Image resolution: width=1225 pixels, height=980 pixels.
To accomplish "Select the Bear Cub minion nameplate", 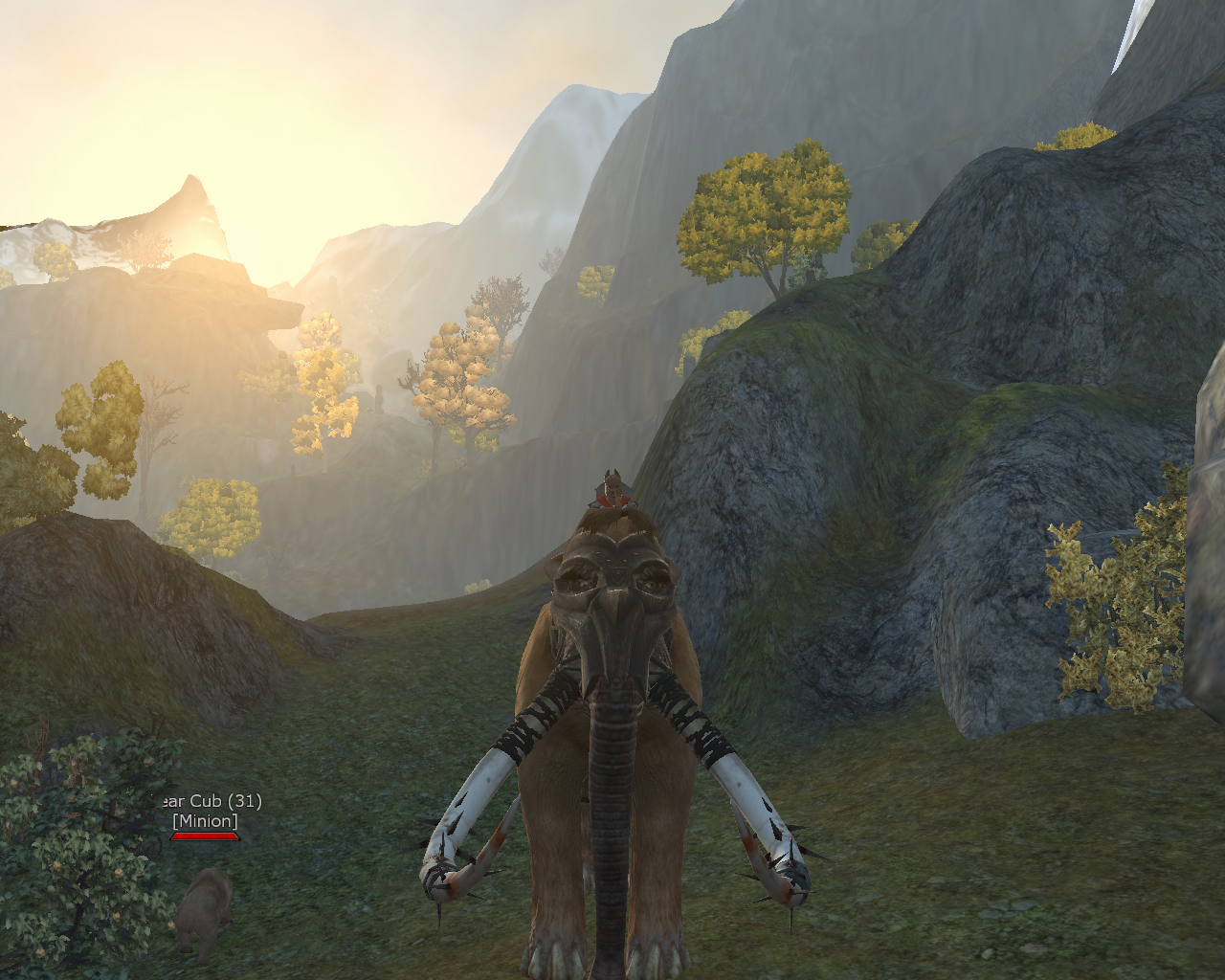I will tap(207, 812).
